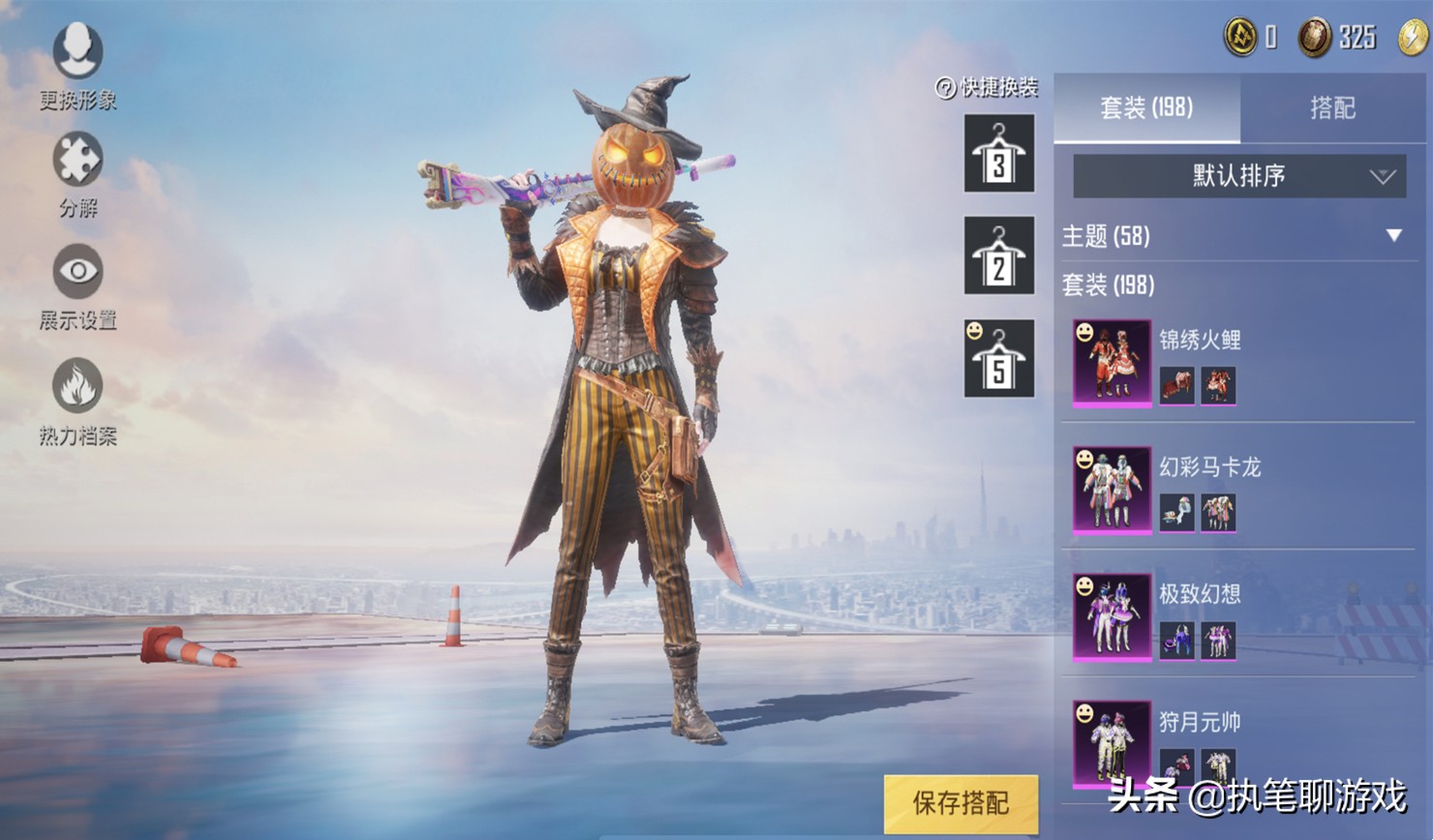Switch to the 搭配 tab

(x=1332, y=107)
